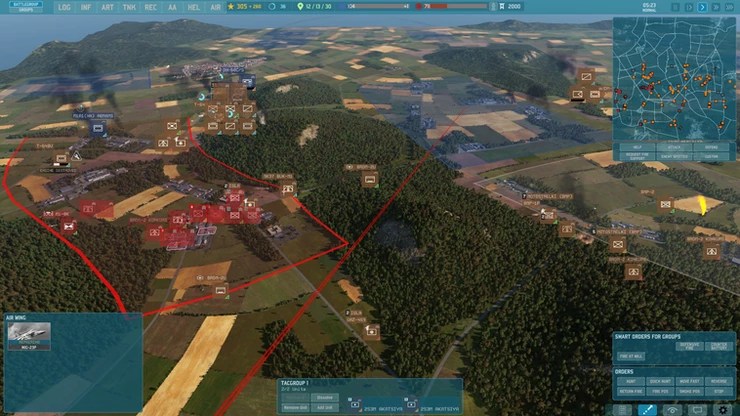
Task: Open the HEL helicopter tab
Action: [x=193, y=7]
